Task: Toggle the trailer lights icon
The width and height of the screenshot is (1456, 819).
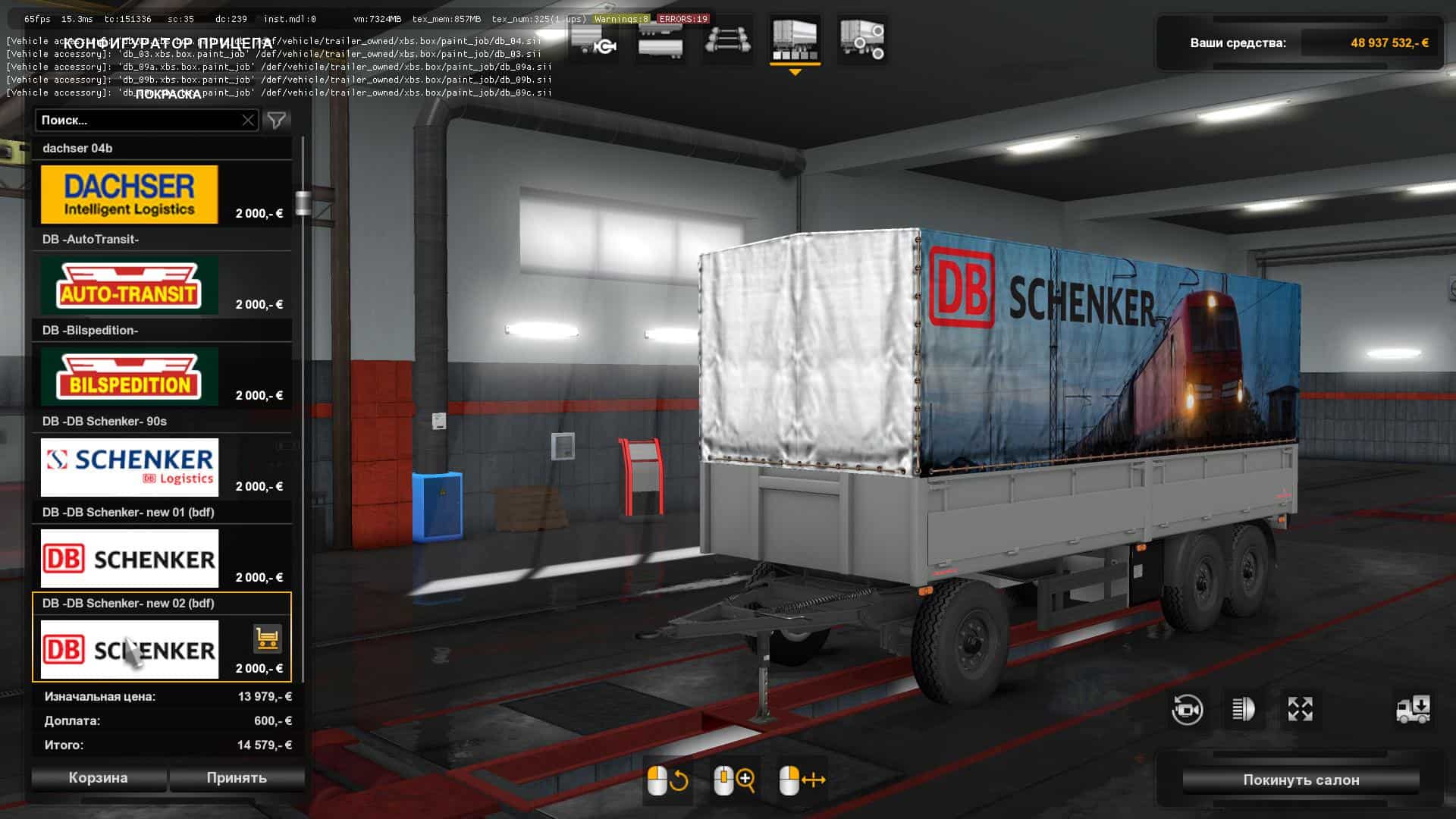Action: point(1244,710)
